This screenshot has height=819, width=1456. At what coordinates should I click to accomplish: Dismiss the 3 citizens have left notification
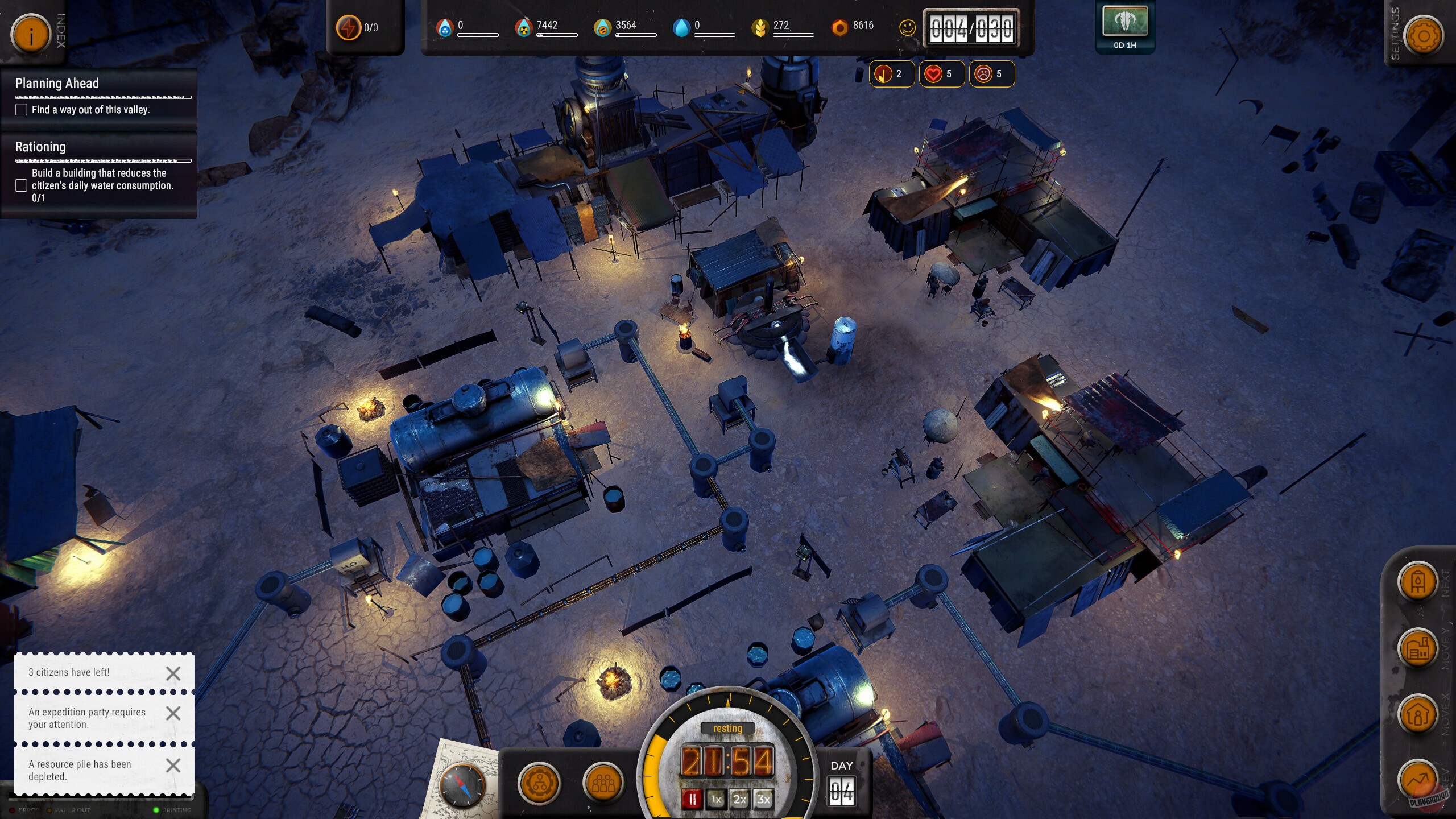click(x=173, y=673)
